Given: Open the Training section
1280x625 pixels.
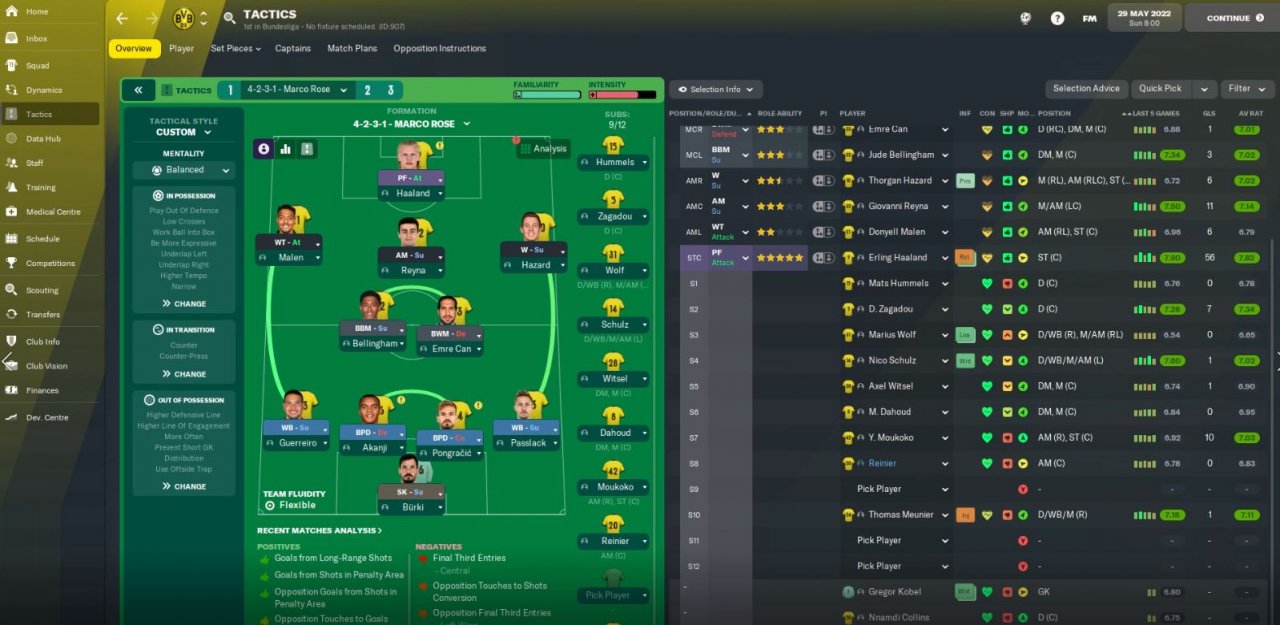Looking at the screenshot, I should point(40,187).
